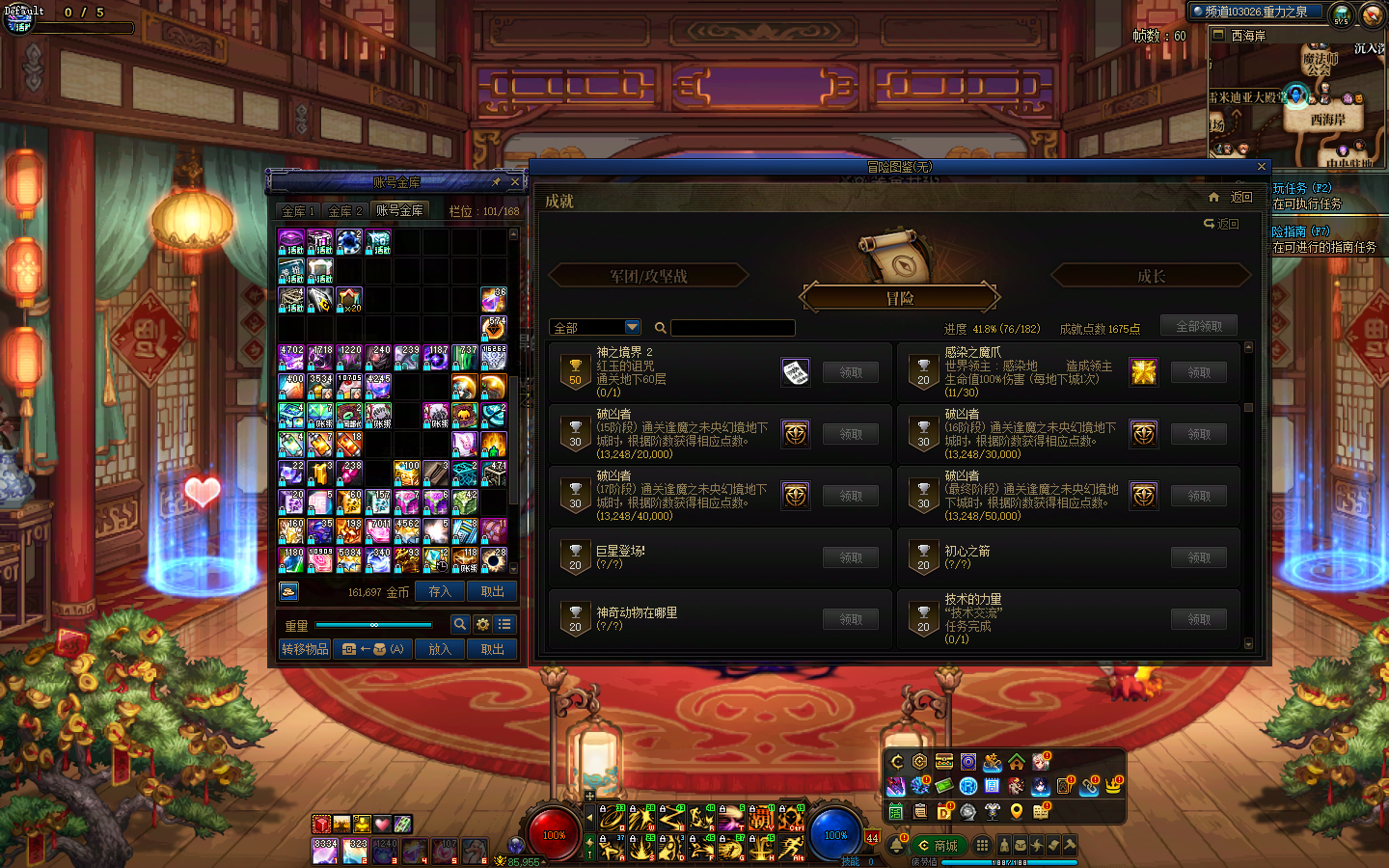Switch to the 金库 1 tab
This screenshot has height=868, width=1389.
pyautogui.click(x=298, y=211)
